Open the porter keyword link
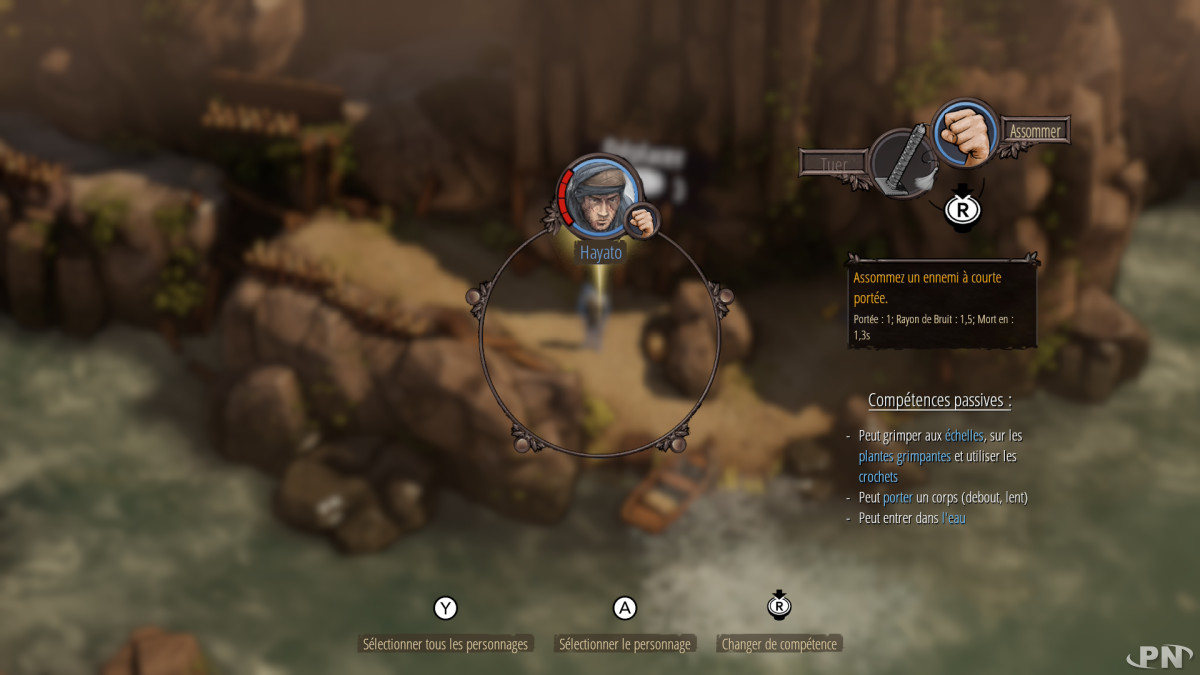The height and width of the screenshot is (675, 1200). pos(898,497)
